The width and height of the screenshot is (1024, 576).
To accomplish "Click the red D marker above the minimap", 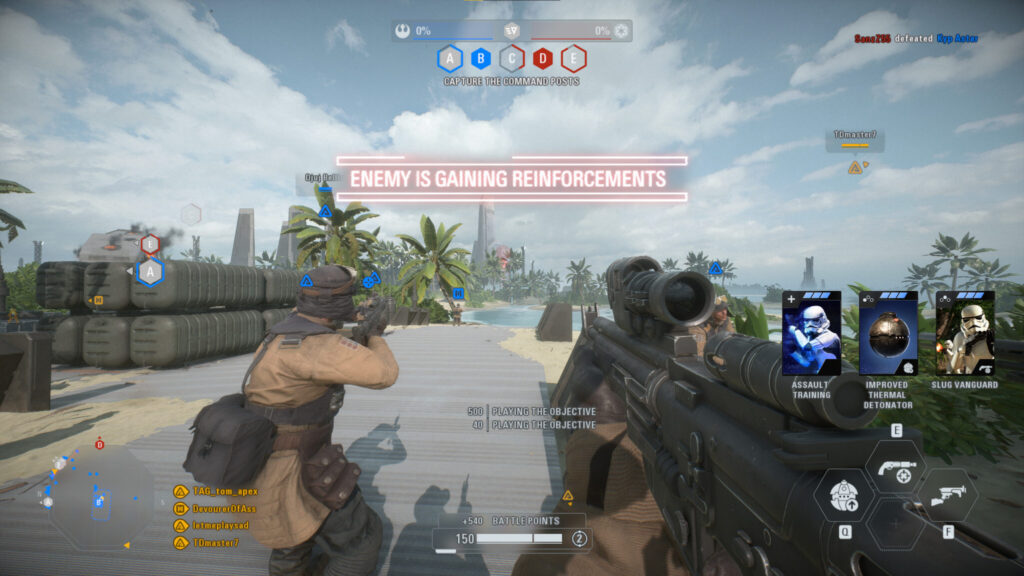I will click(x=99, y=444).
